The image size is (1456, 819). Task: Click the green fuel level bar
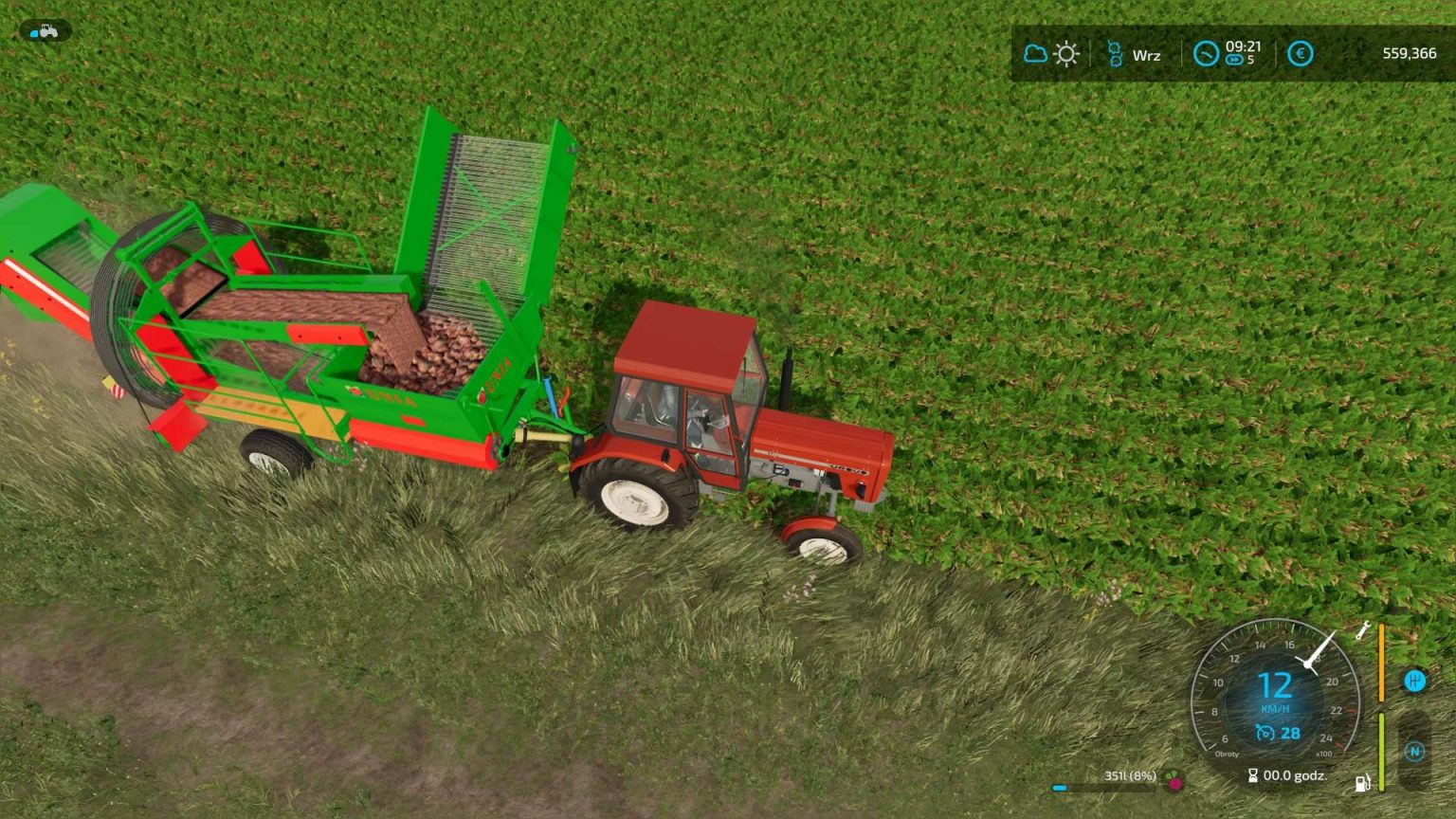tap(1382, 751)
